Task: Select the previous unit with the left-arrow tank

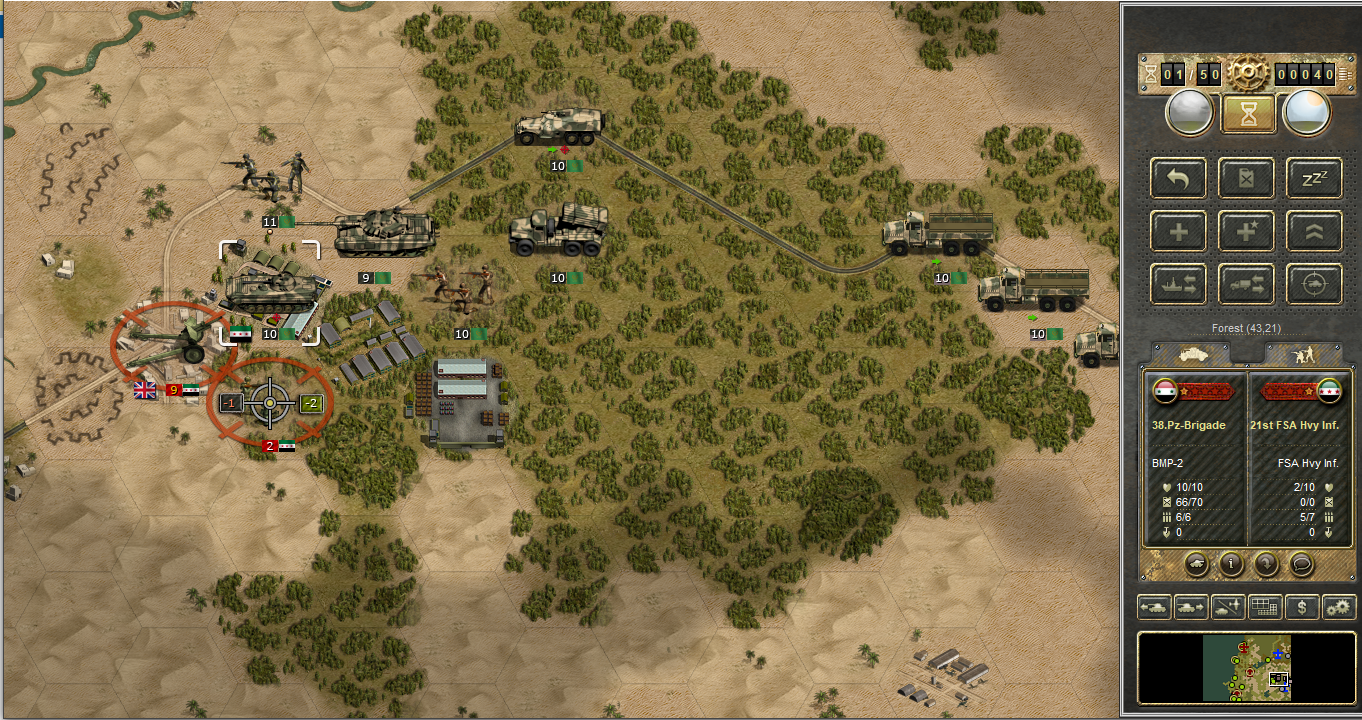Action: click(x=1154, y=606)
